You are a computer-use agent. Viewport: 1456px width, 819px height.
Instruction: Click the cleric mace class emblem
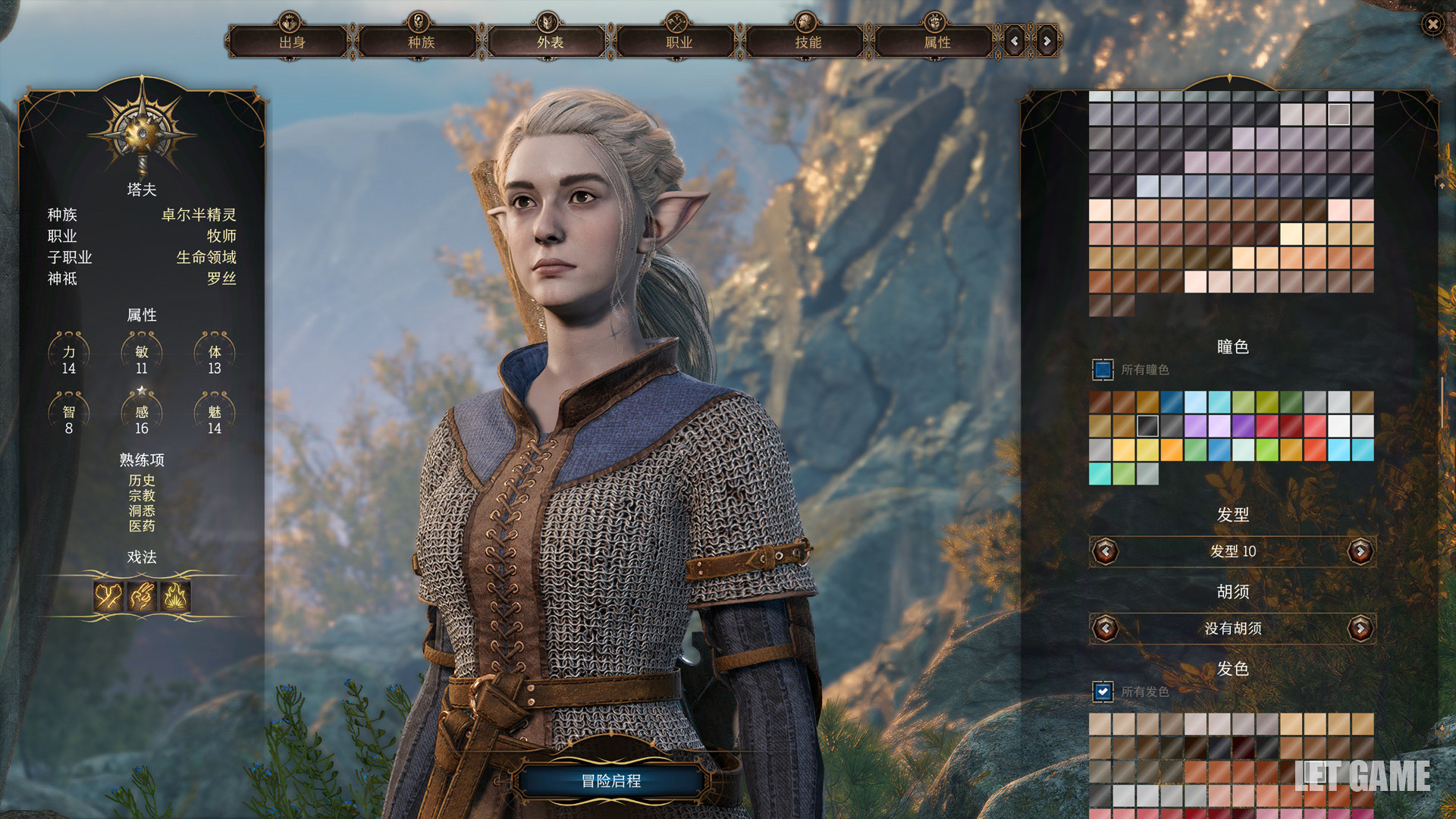coord(142,133)
